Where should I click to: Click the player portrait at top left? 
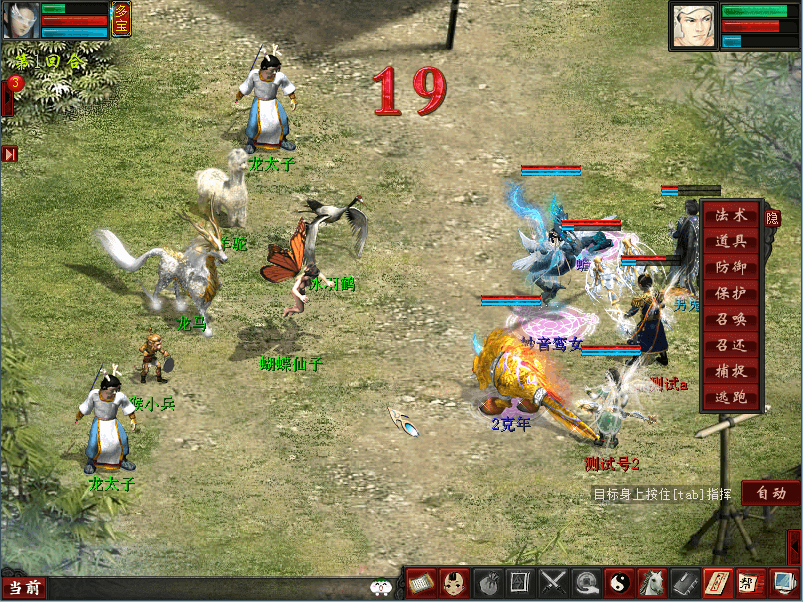[x=19, y=20]
